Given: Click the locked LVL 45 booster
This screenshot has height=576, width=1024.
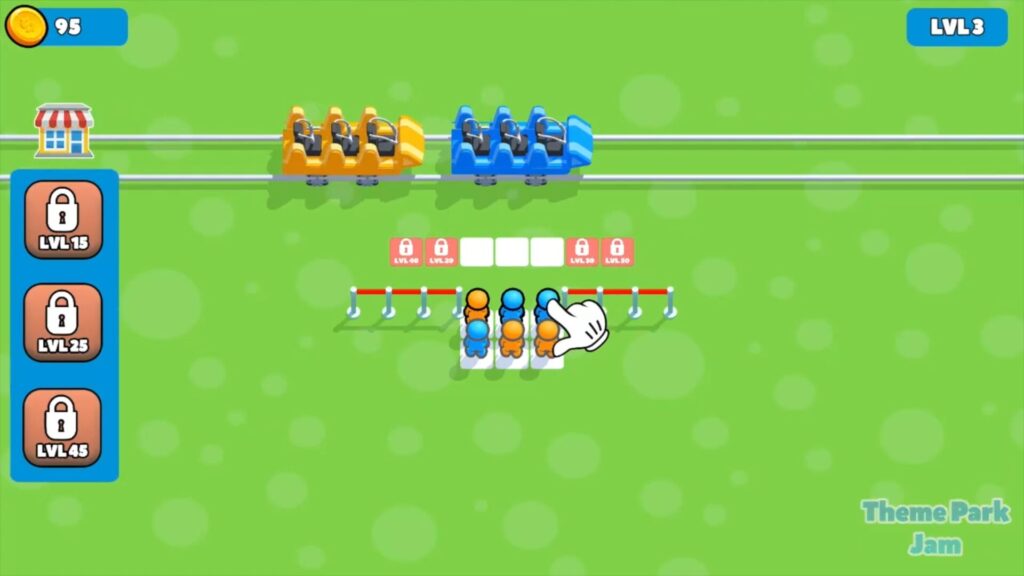Looking at the screenshot, I should (63, 427).
